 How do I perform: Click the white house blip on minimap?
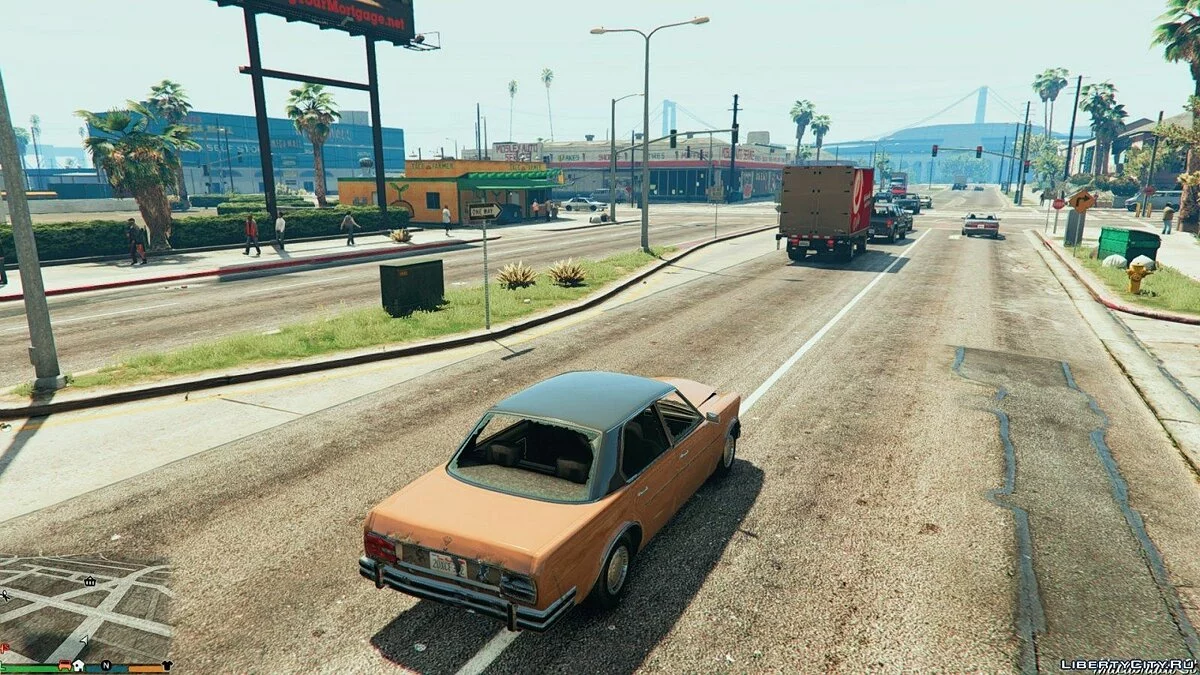click(78, 665)
